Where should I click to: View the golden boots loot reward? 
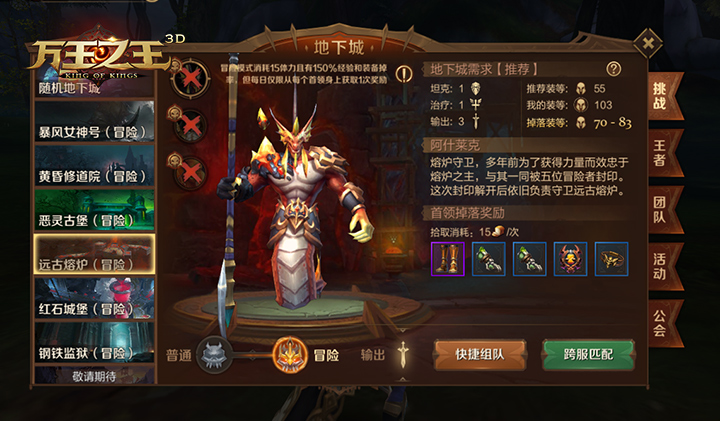(447, 259)
